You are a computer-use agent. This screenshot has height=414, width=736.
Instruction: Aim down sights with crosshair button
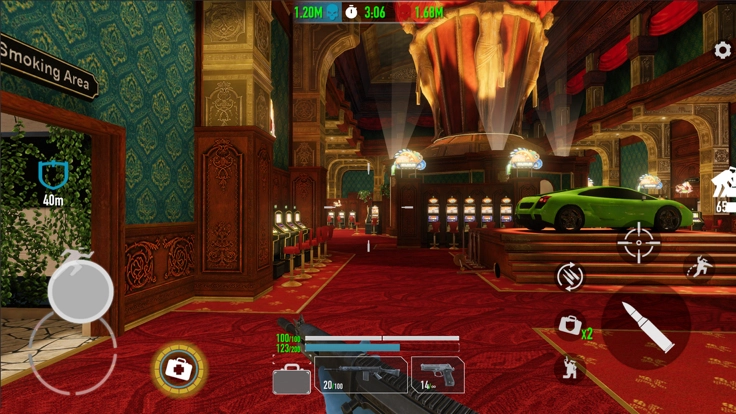639,243
